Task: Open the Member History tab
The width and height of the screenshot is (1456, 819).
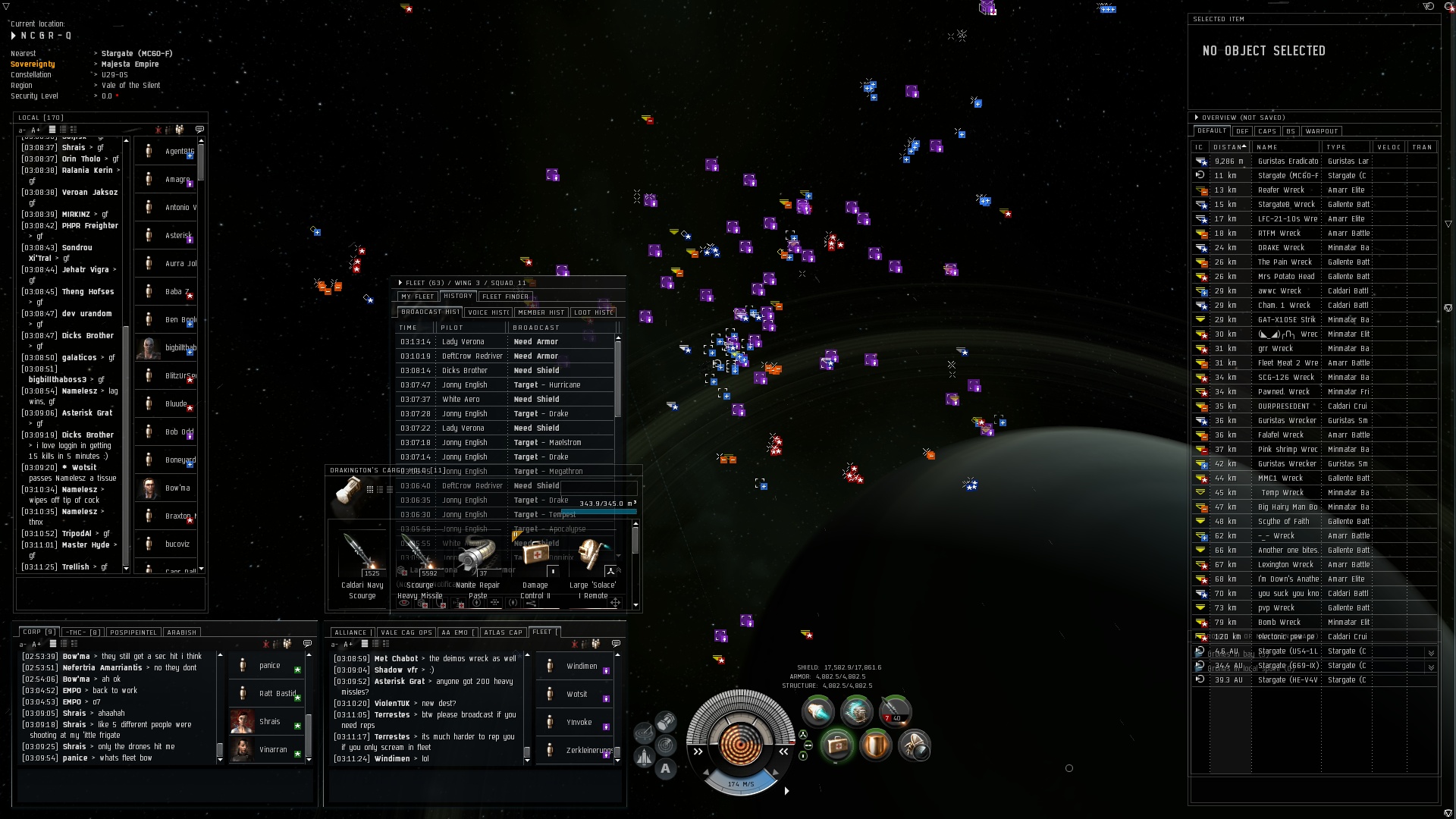Action: [541, 312]
